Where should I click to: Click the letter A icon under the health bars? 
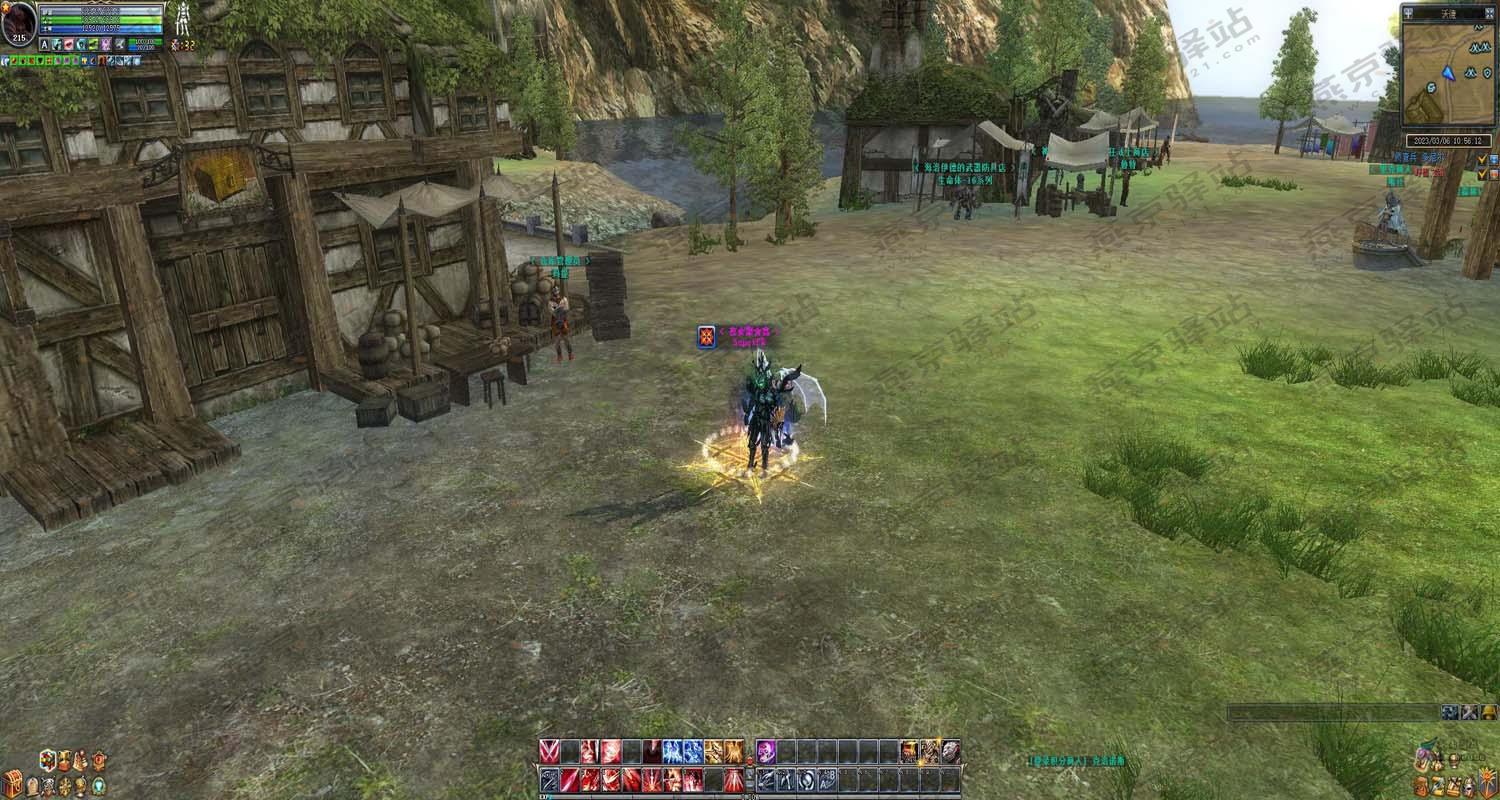pos(45,45)
